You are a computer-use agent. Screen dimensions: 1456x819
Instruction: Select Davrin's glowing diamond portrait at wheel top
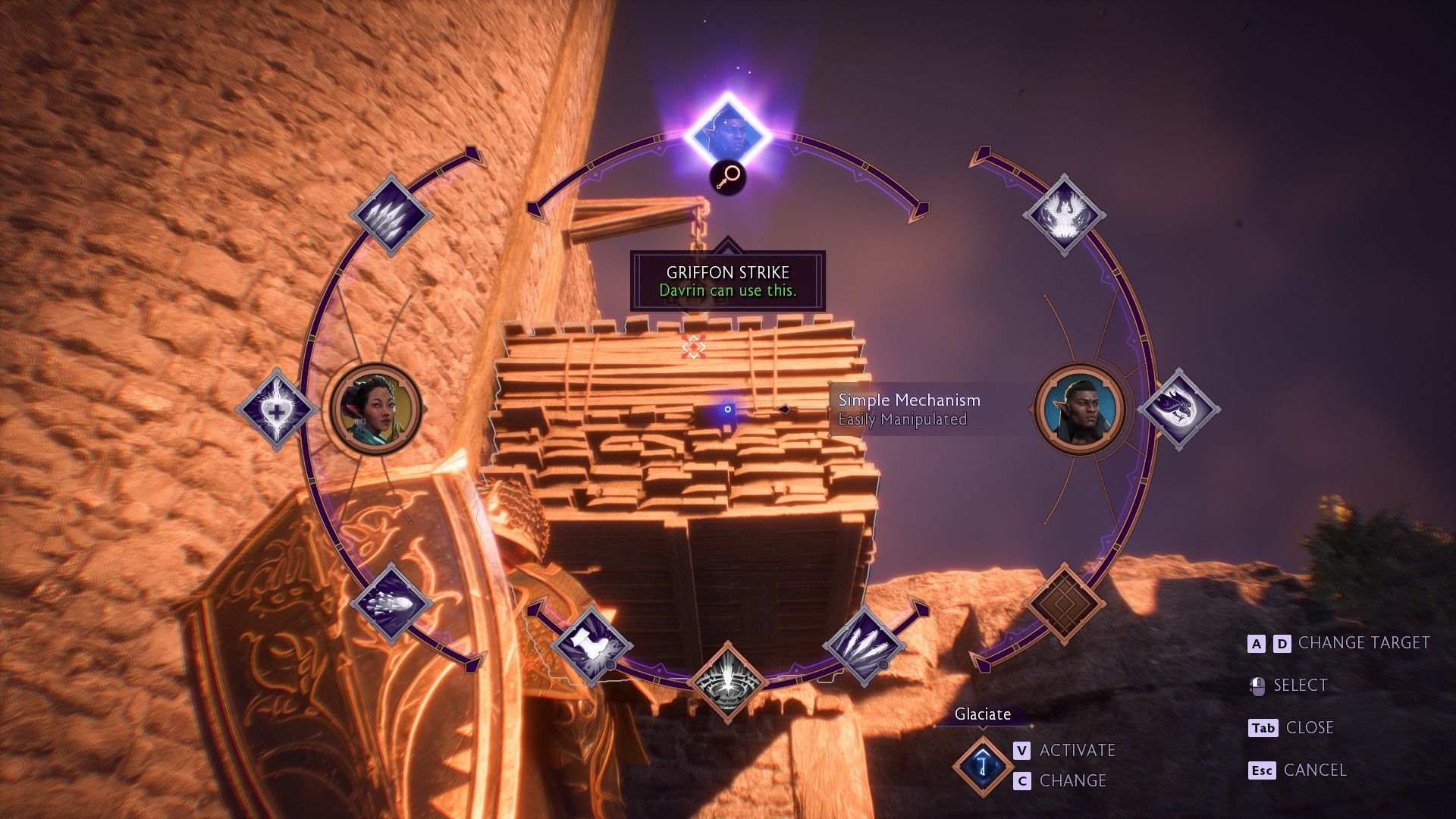[728, 136]
